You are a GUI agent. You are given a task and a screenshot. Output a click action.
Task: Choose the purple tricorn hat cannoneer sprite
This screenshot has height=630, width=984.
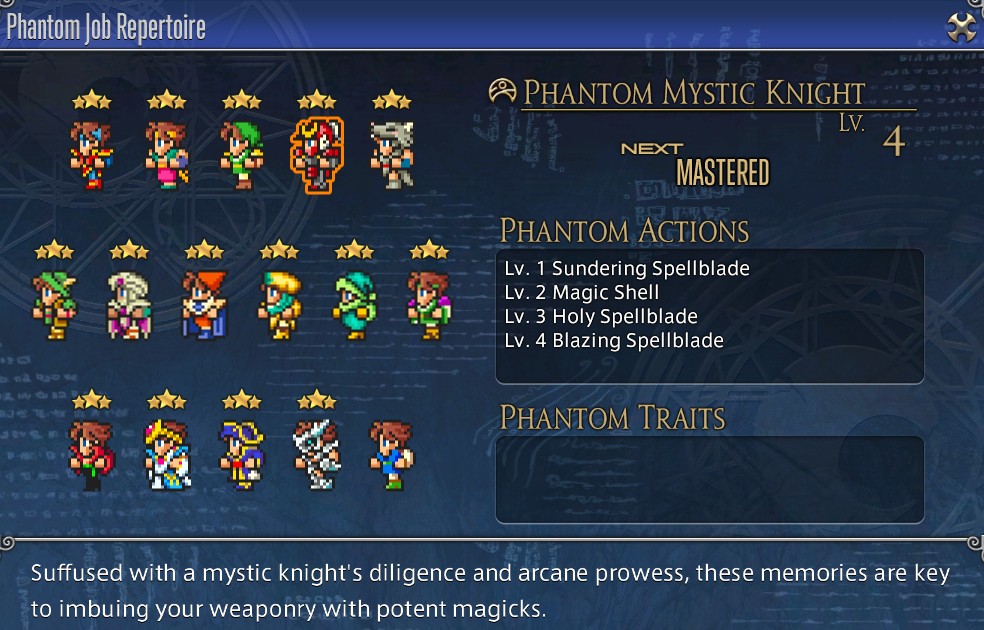point(241,455)
